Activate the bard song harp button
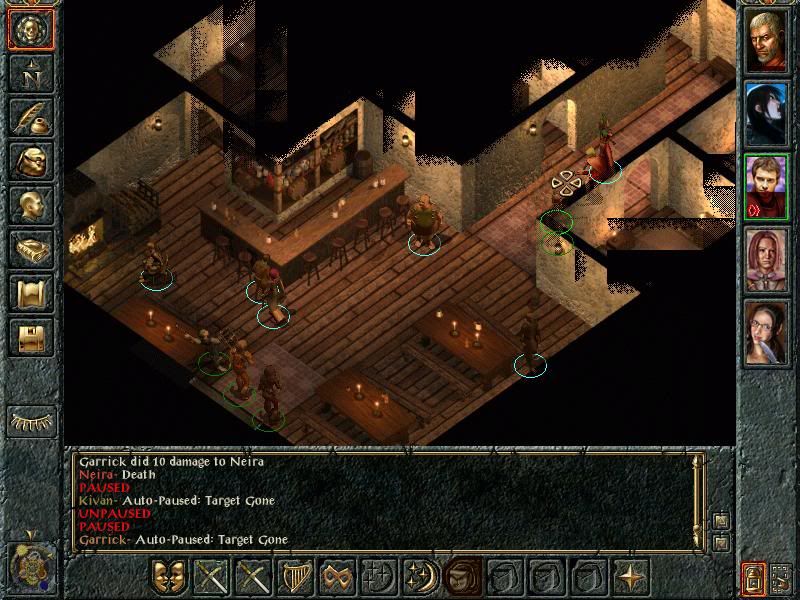This screenshot has width=800, height=600. pyautogui.click(x=295, y=577)
